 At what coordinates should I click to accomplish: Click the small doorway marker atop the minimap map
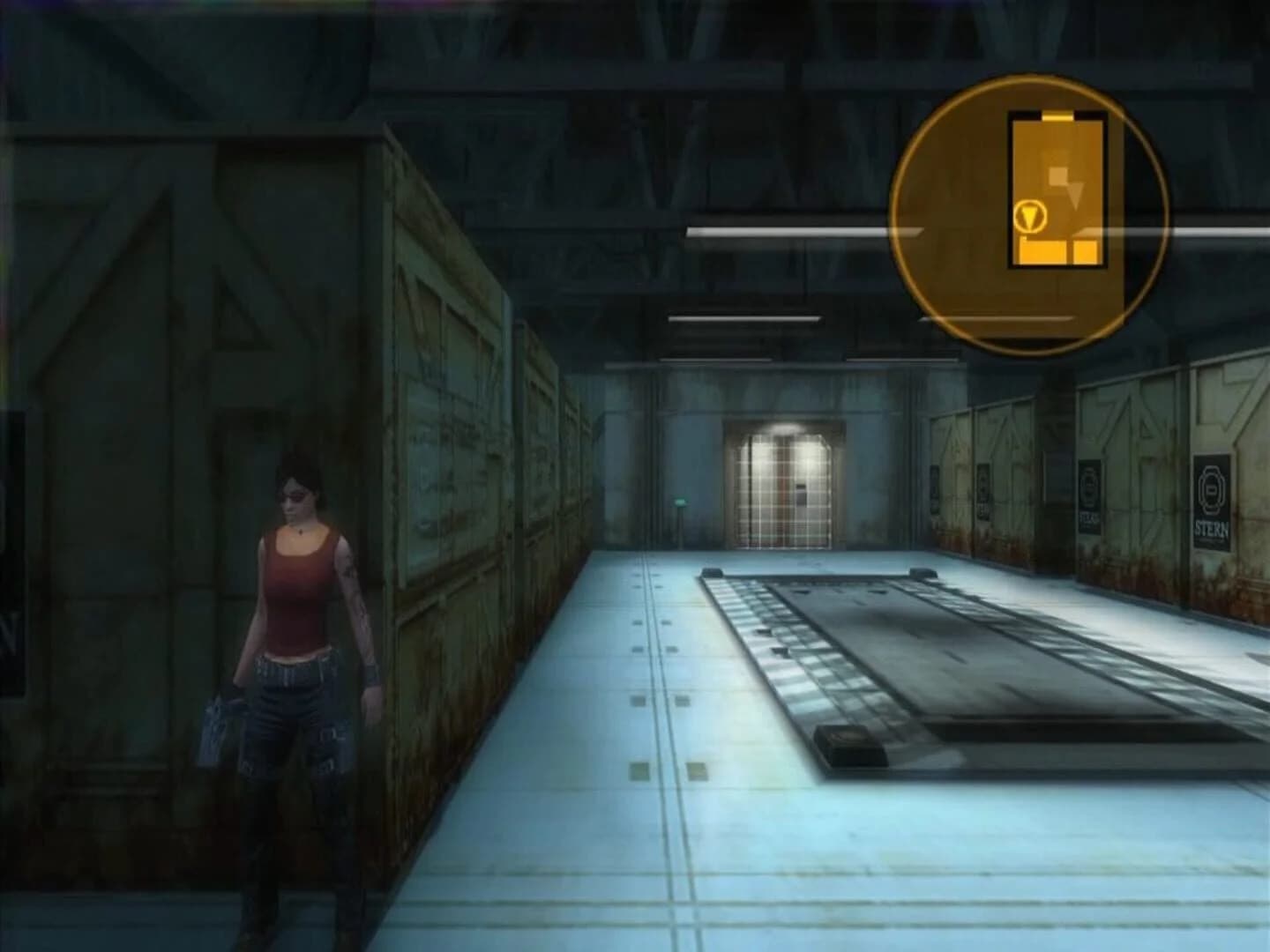[1057, 115]
